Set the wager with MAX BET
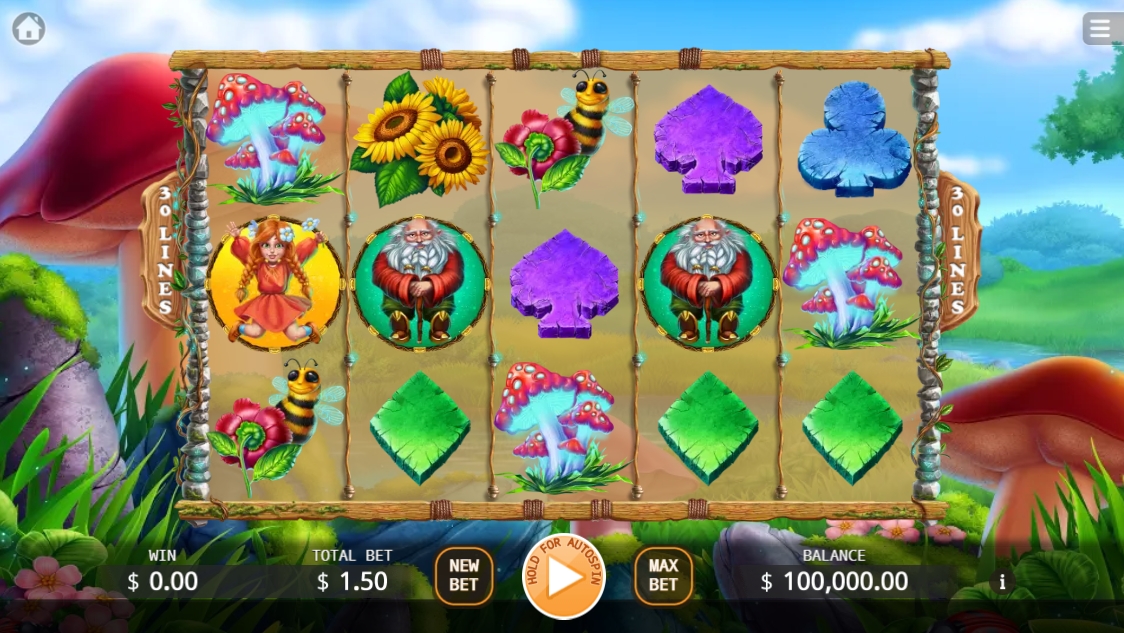The height and width of the screenshot is (633, 1124). tap(663, 576)
